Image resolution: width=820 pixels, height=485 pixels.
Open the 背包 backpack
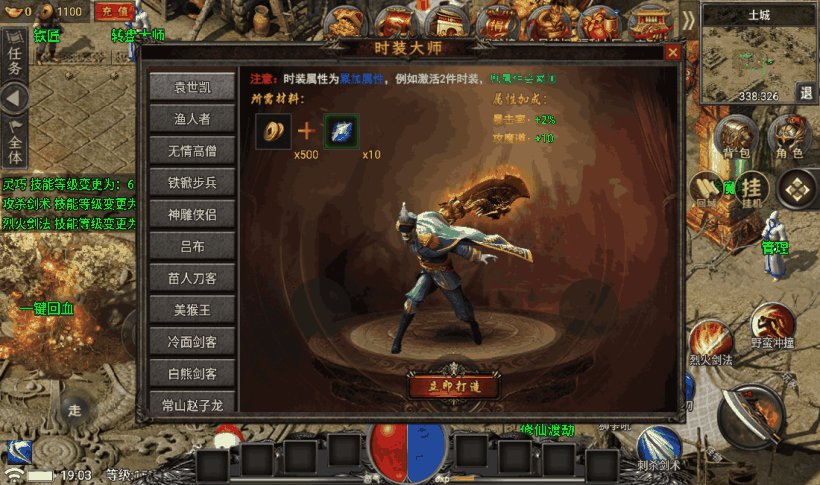pyautogui.click(x=737, y=139)
